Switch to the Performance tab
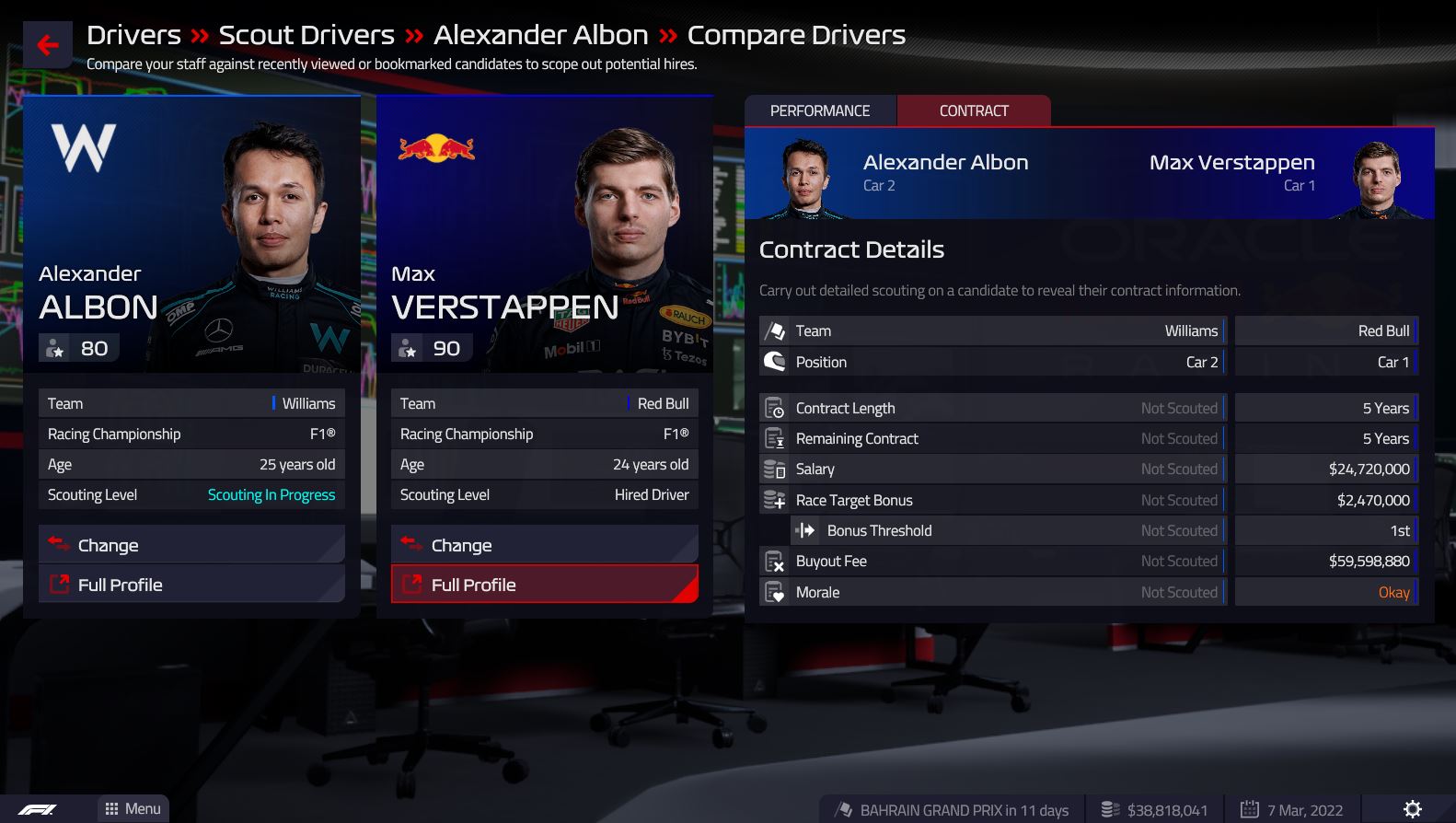Screen dimensions: 1456x823 pyautogui.click(x=819, y=110)
